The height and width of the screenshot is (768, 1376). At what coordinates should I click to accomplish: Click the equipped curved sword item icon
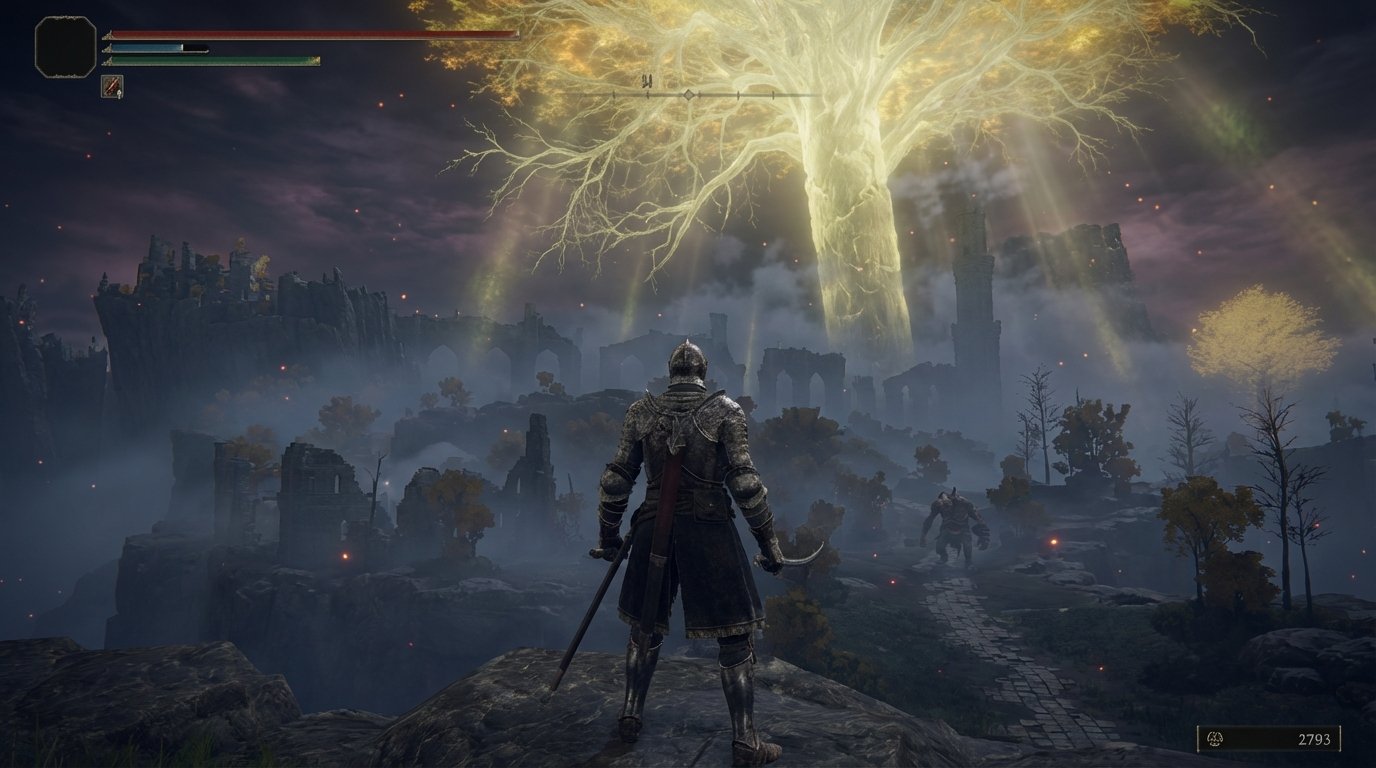[112, 87]
